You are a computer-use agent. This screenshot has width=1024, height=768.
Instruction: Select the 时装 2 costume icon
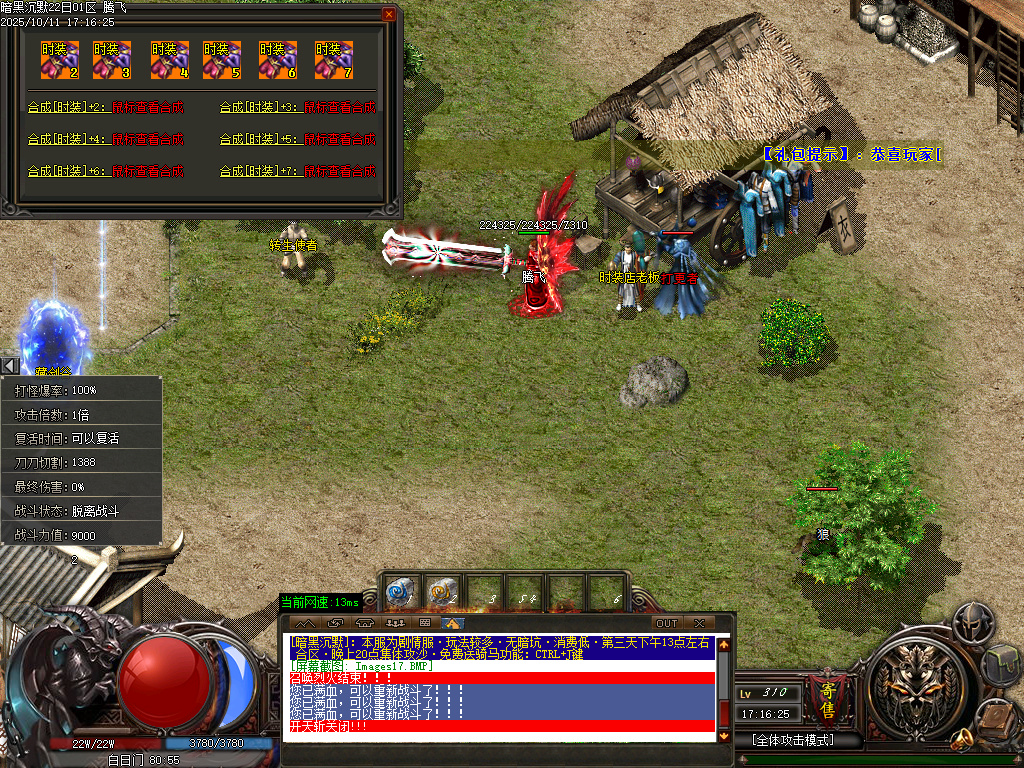tap(60, 60)
